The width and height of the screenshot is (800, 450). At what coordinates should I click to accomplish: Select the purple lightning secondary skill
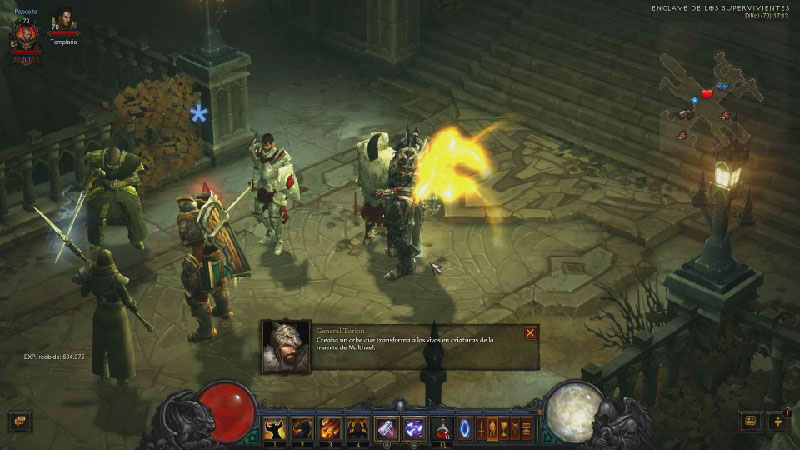point(413,429)
